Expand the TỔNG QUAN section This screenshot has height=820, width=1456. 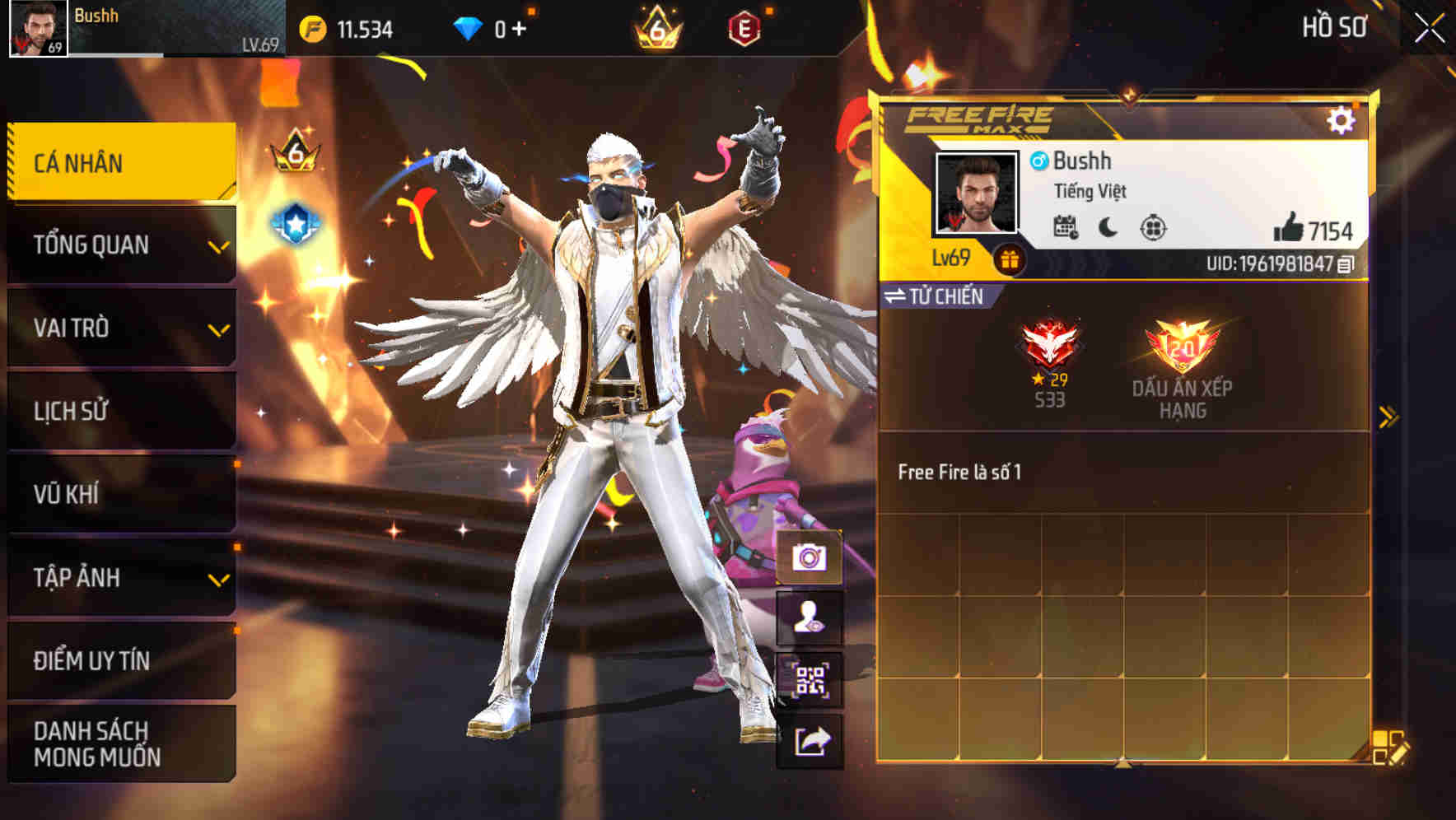pos(119,245)
